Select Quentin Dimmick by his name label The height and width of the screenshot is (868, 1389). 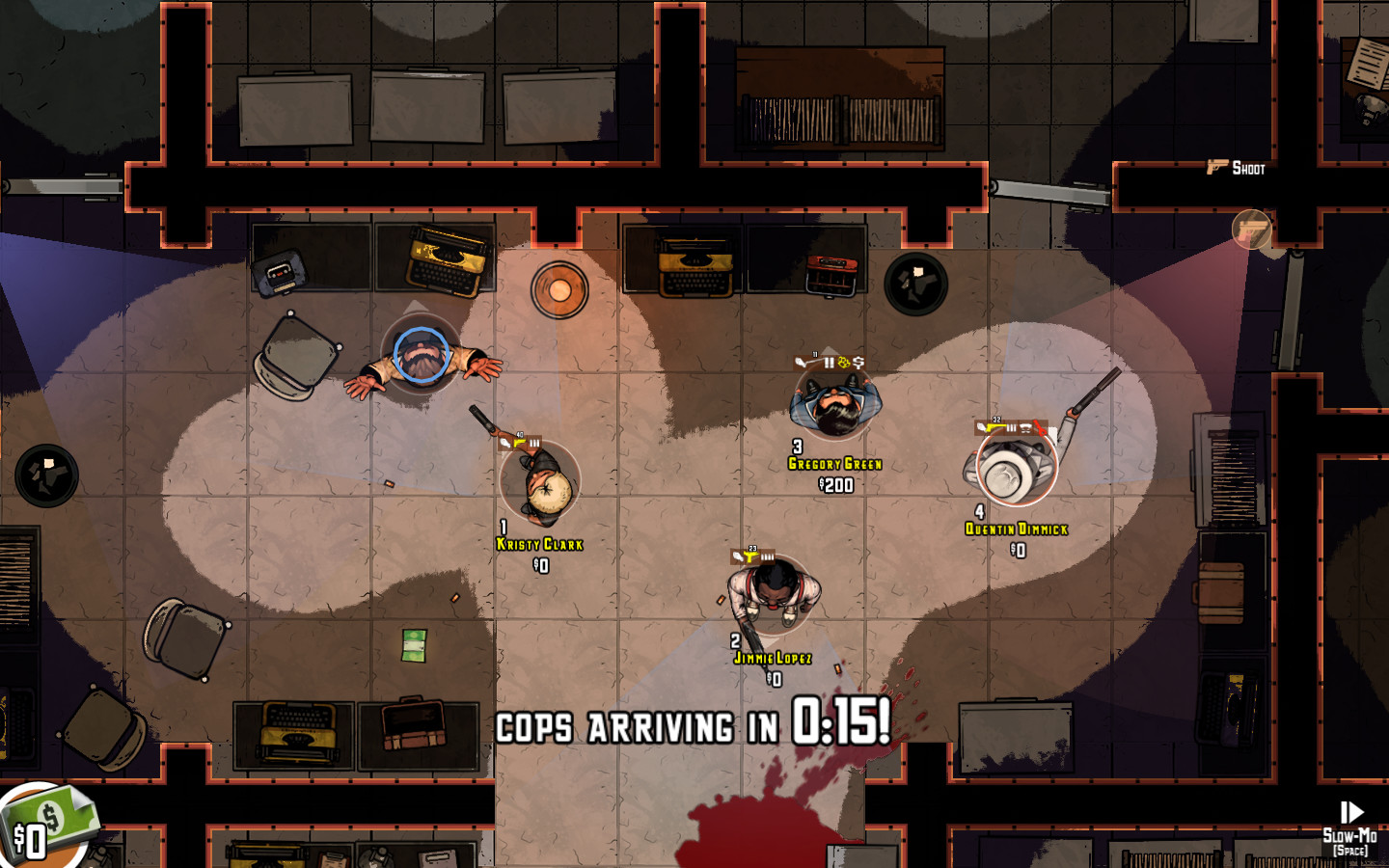pos(1015,528)
